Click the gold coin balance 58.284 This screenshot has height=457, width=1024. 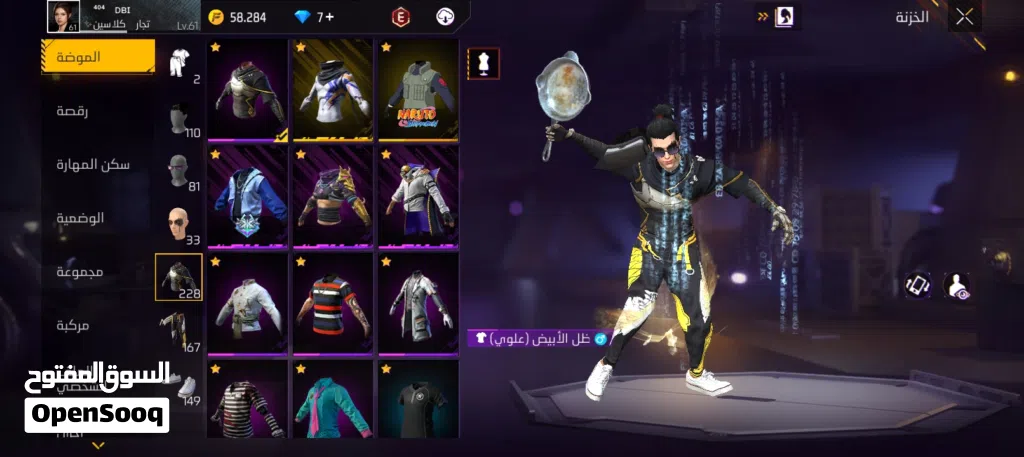238,17
